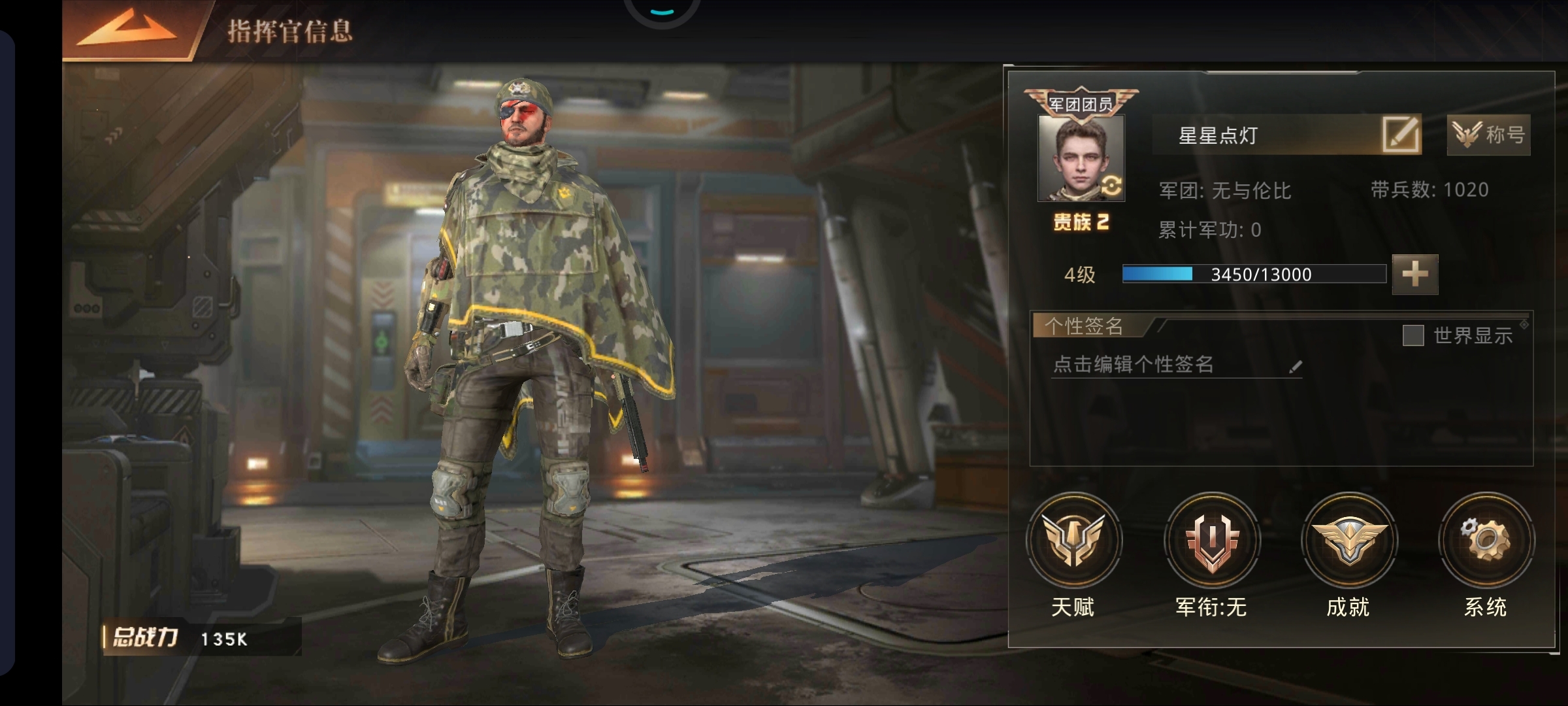Open the 称号 title menu
This screenshot has height=706, width=1568.
pyautogui.click(x=1488, y=135)
